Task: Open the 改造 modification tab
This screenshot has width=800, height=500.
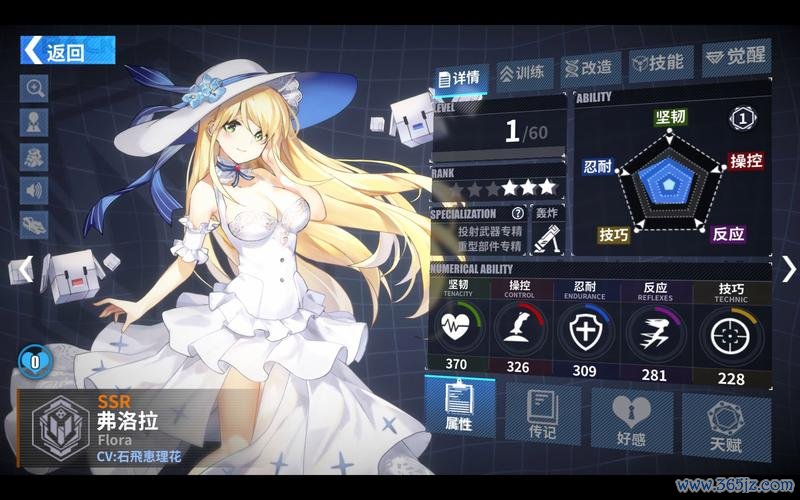Action: (x=588, y=68)
